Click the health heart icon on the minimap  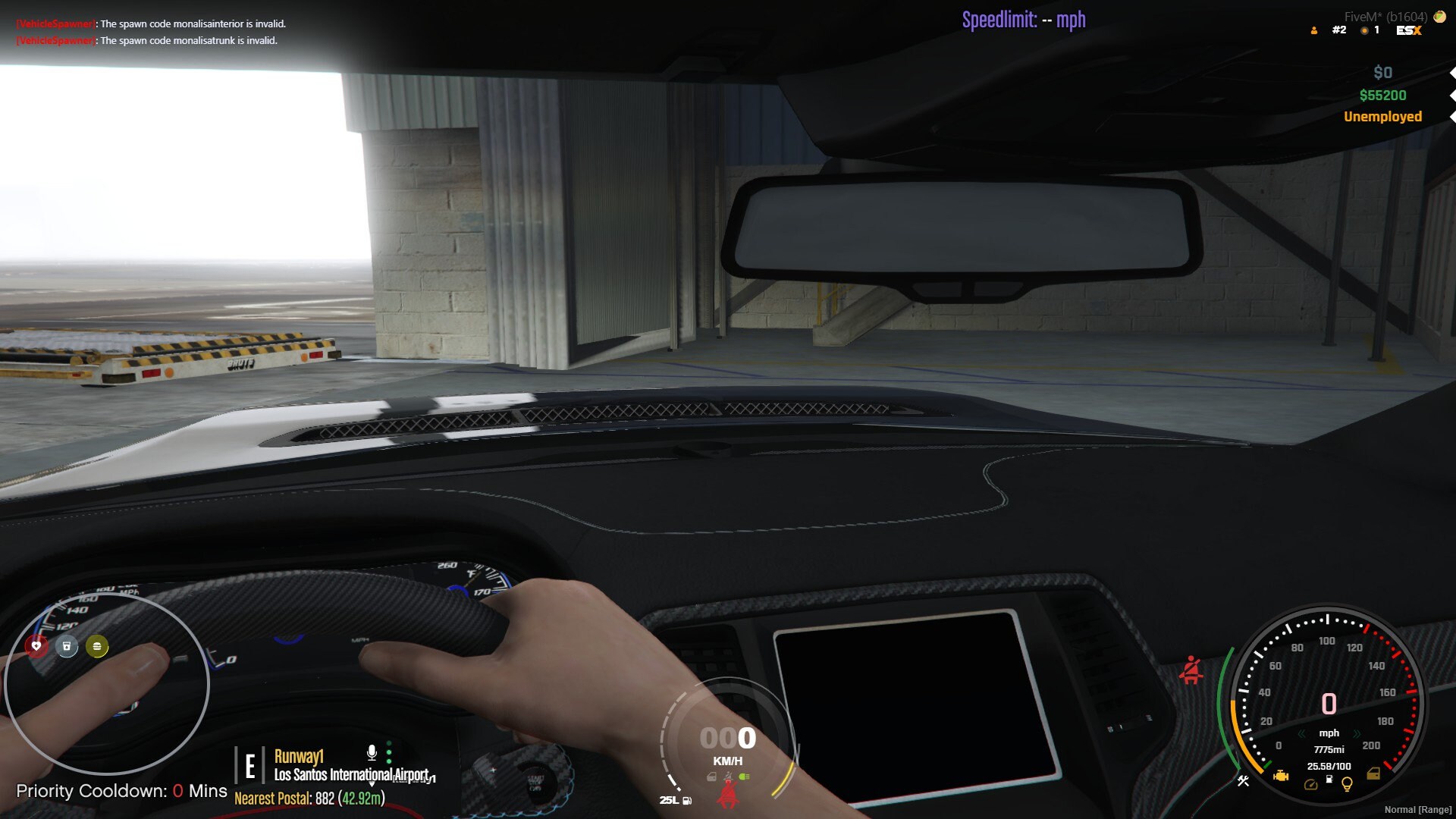point(36,647)
